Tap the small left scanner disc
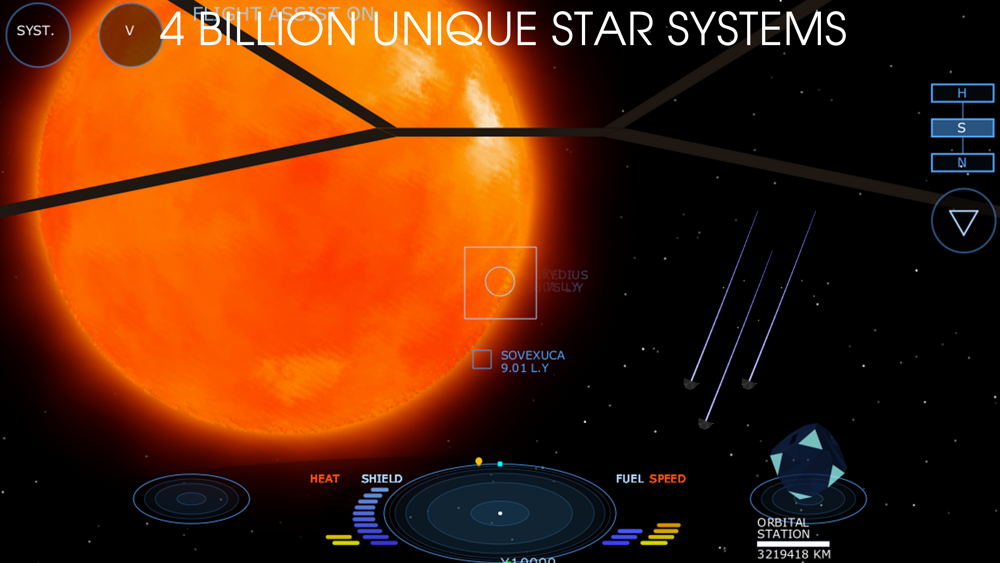Viewport: 1000px width, 563px height. pyautogui.click(x=191, y=498)
